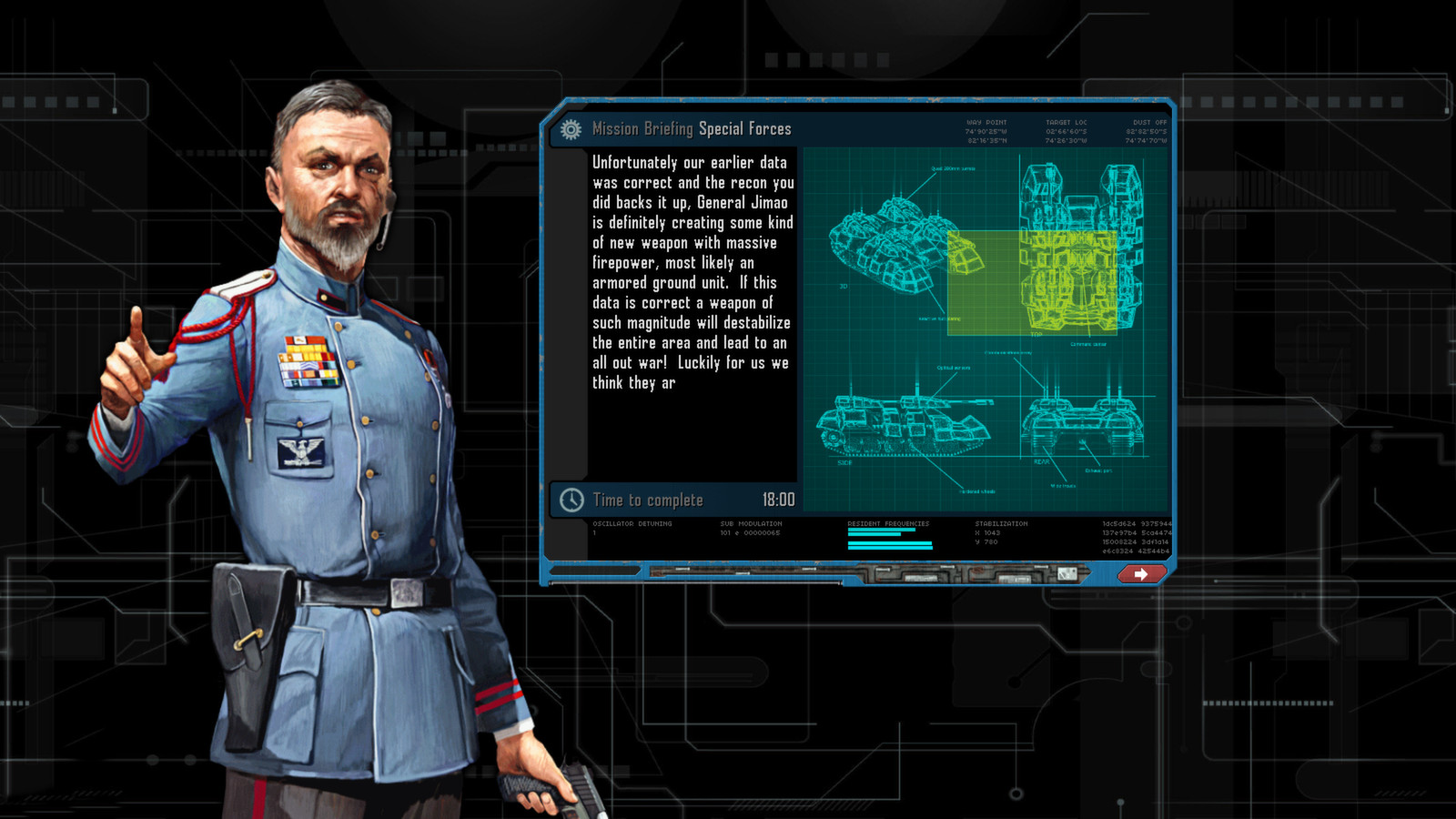Select the clock icon next to Time to complete
This screenshot has width=1456, height=819.
pos(571,500)
